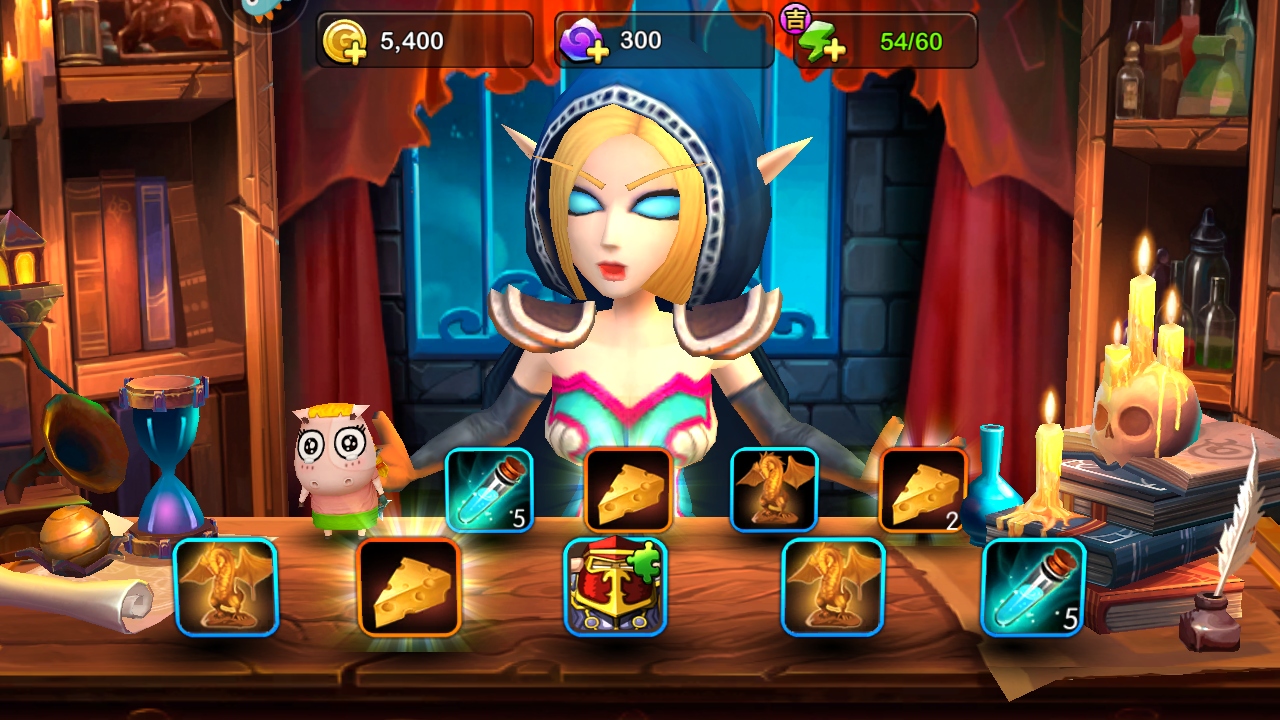
Task: Select the larger blue potion tile
Action: (x=1033, y=587)
